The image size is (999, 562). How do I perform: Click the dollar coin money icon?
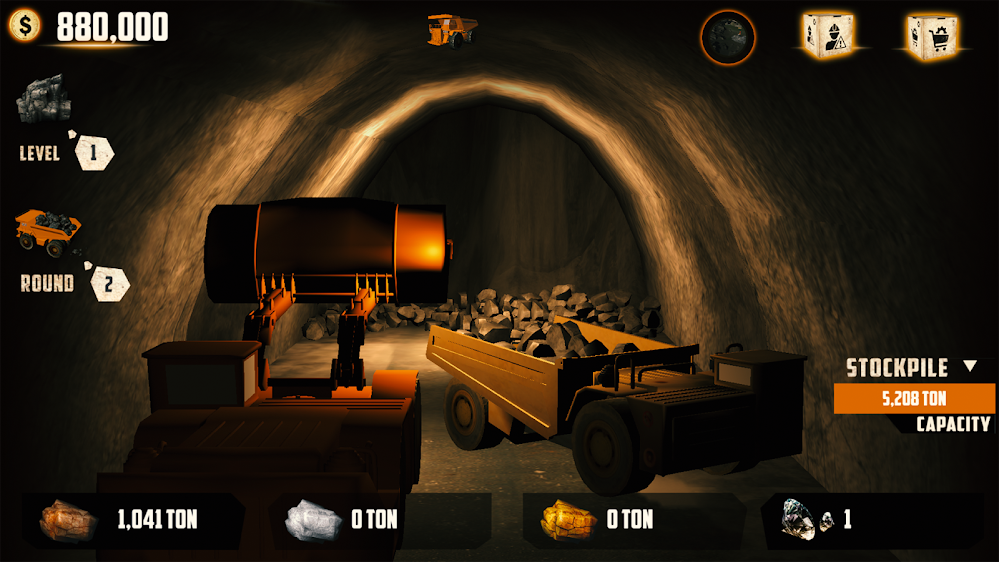tap(25, 26)
